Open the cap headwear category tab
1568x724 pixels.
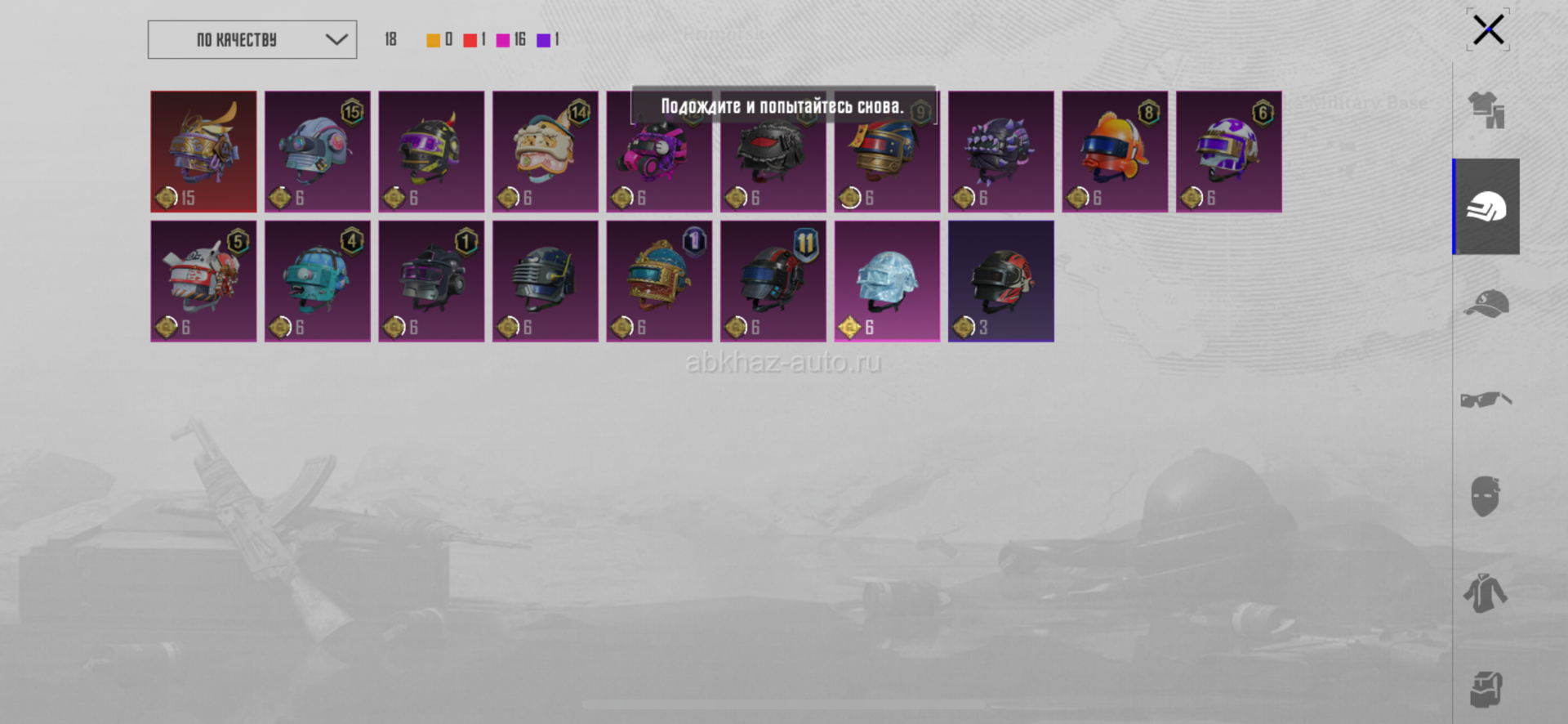(1486, 303)
